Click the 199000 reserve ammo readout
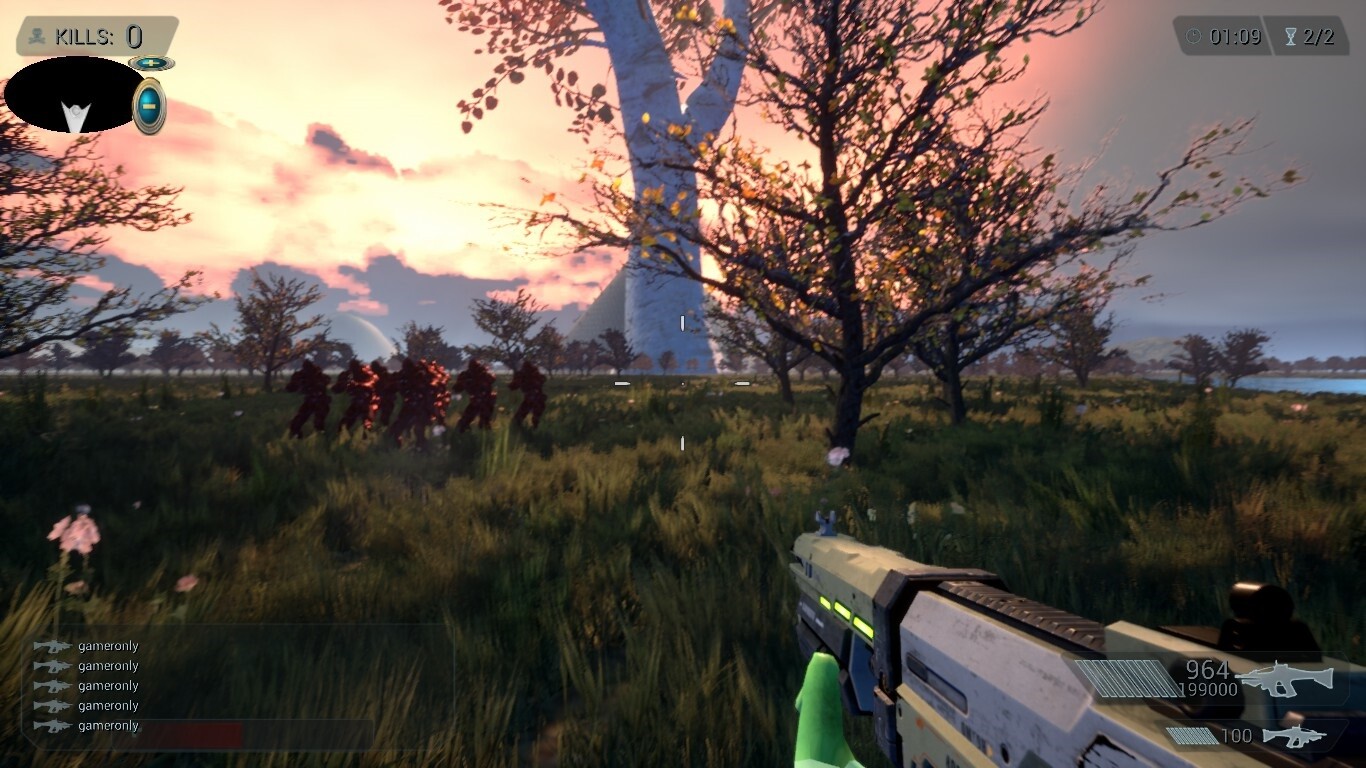Image resolution: width=1366 pixels, height=768 pixels. click(x=1208, y=690)
